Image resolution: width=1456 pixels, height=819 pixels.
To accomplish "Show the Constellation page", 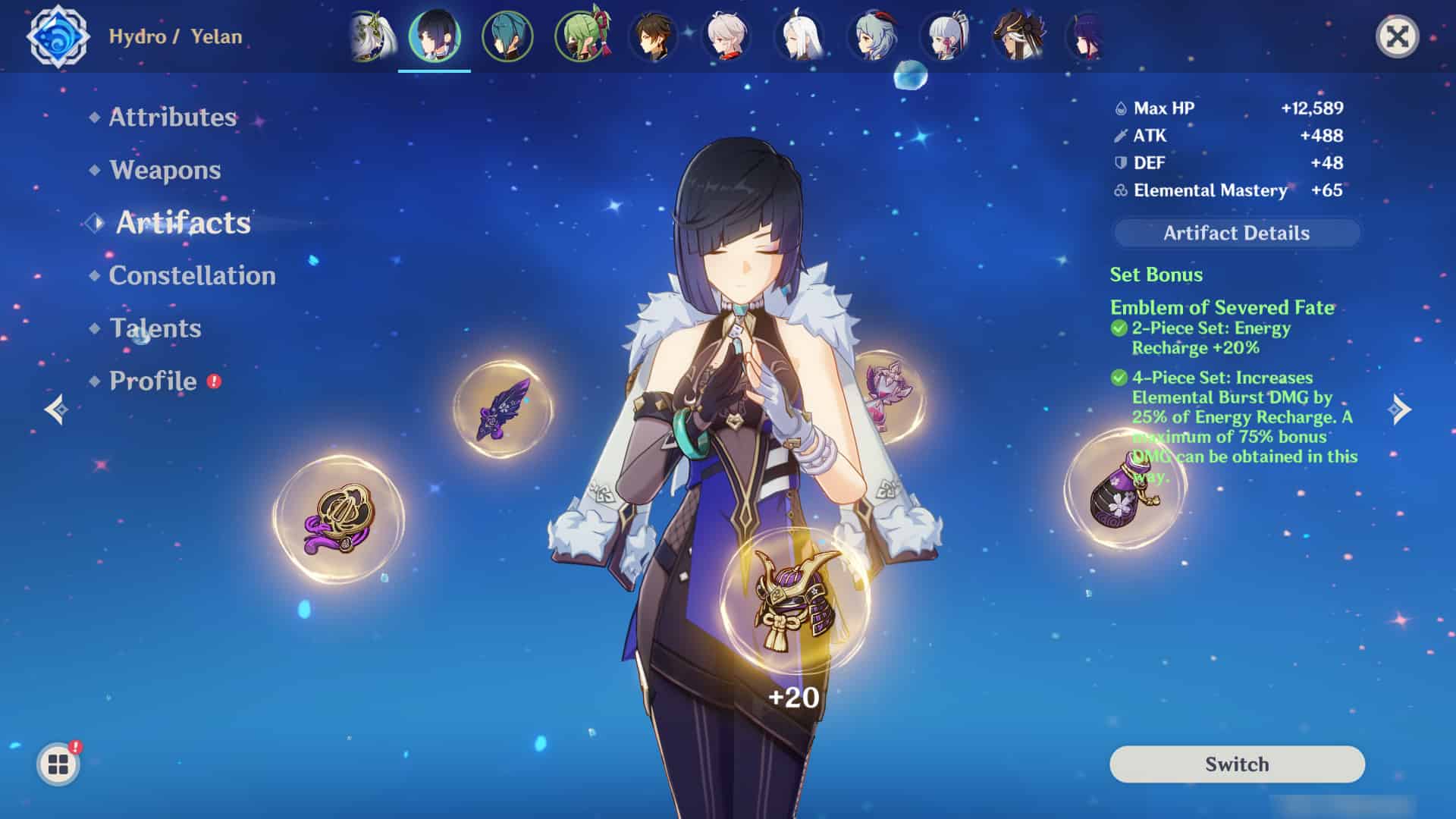I will tap(192, 275).
